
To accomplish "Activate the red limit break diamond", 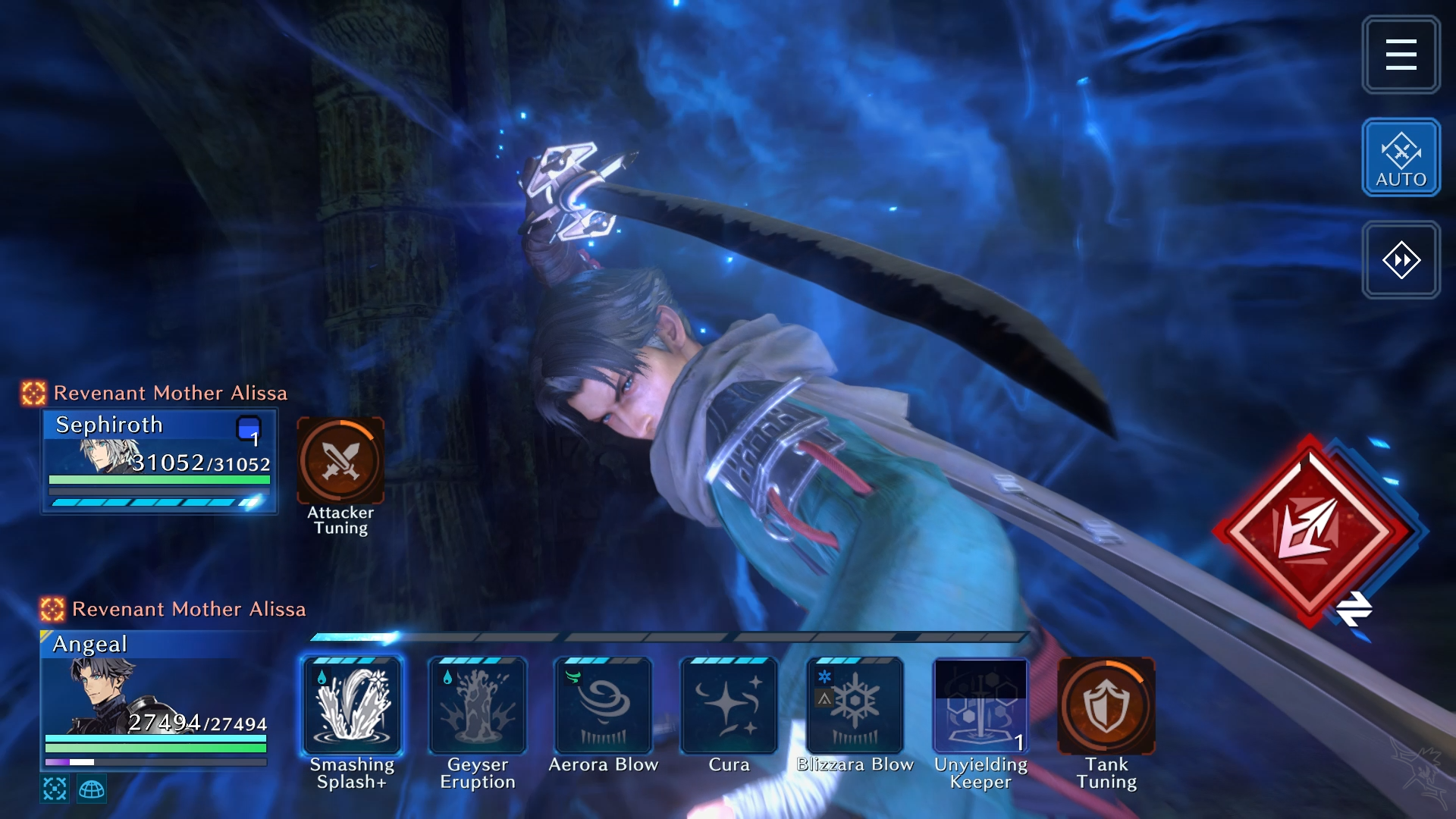I will 1310,531.
